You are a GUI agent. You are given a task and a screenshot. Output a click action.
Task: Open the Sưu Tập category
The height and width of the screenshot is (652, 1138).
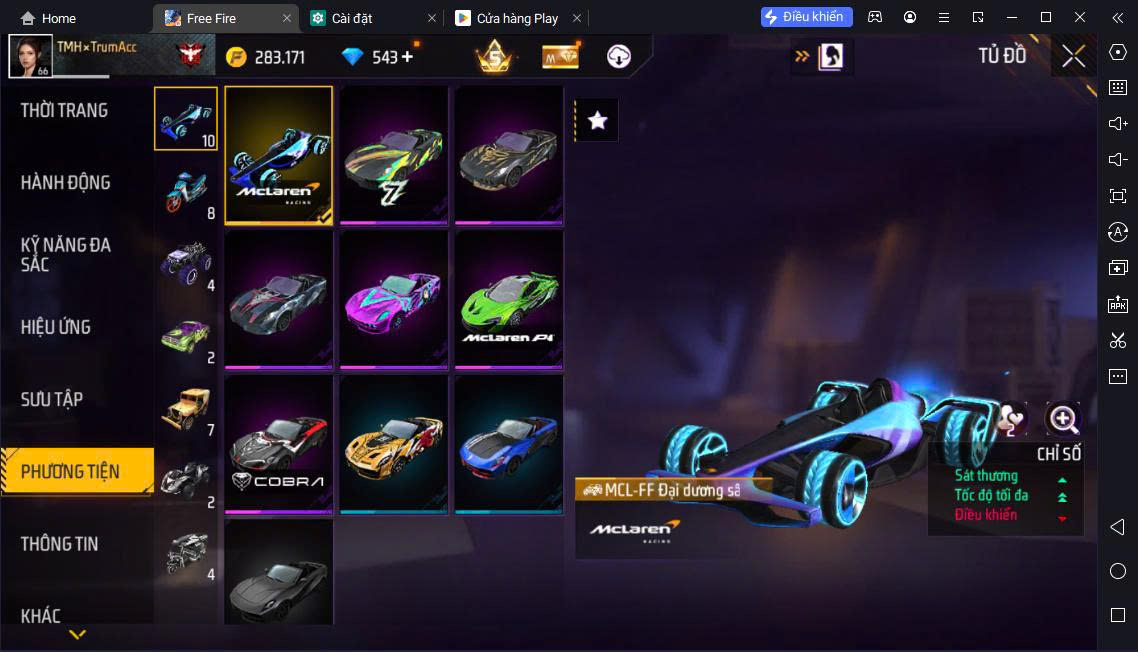[x=52, y=399]
